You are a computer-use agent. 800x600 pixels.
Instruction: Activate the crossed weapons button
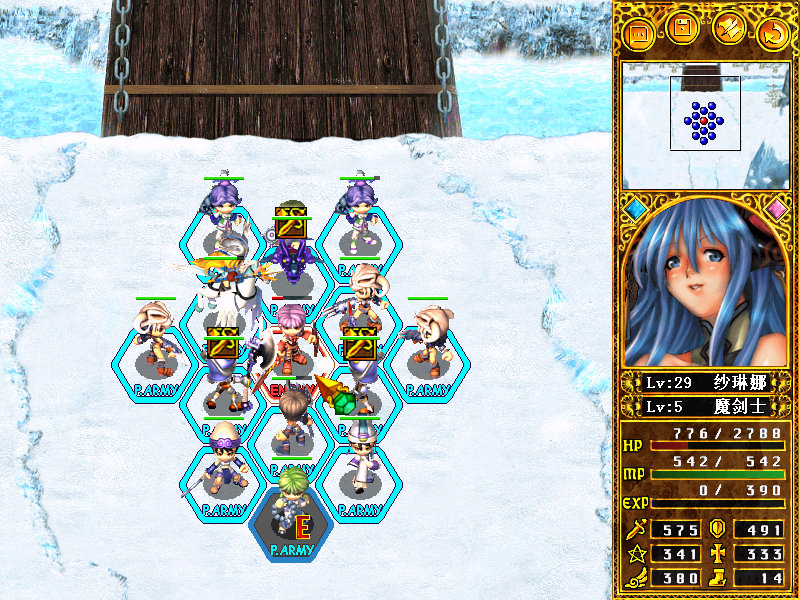727,30
